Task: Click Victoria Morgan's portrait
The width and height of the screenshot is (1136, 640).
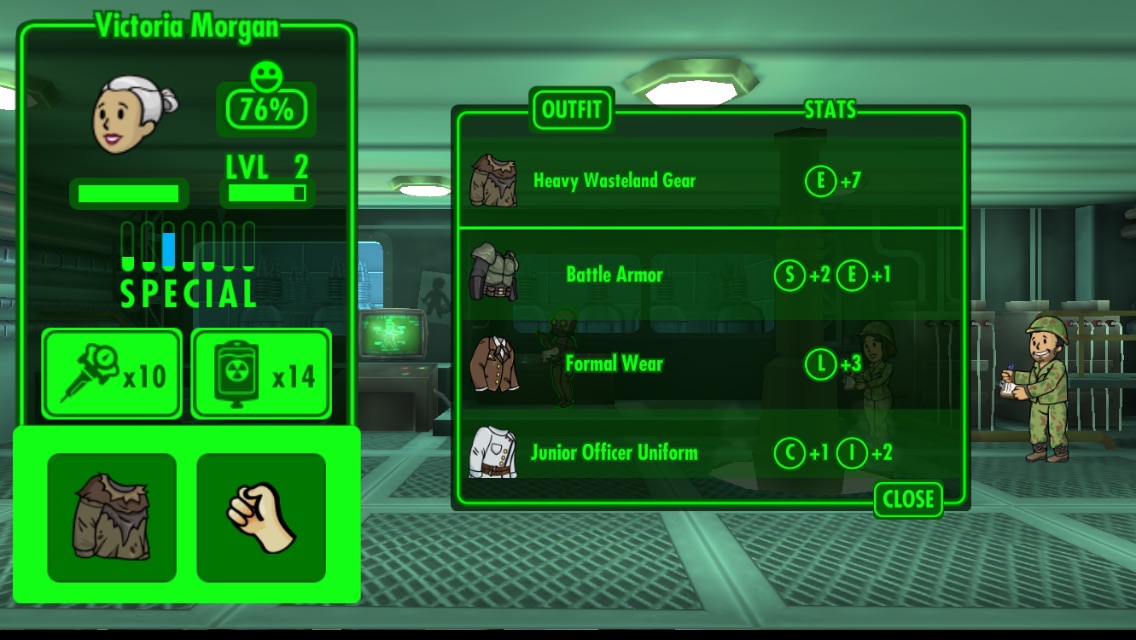Action: (x=136, y=116)
